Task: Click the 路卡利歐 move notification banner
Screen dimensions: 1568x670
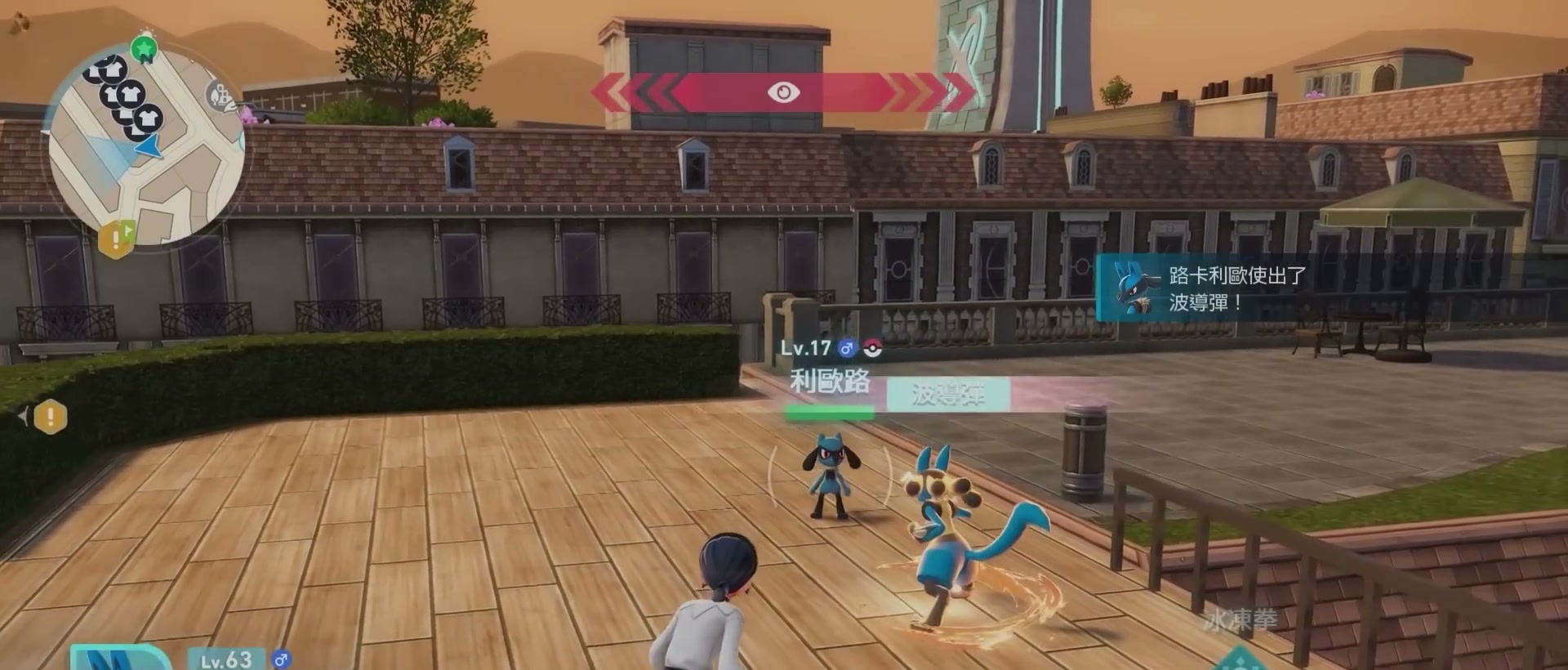Action: click(x=1209, y=288)
